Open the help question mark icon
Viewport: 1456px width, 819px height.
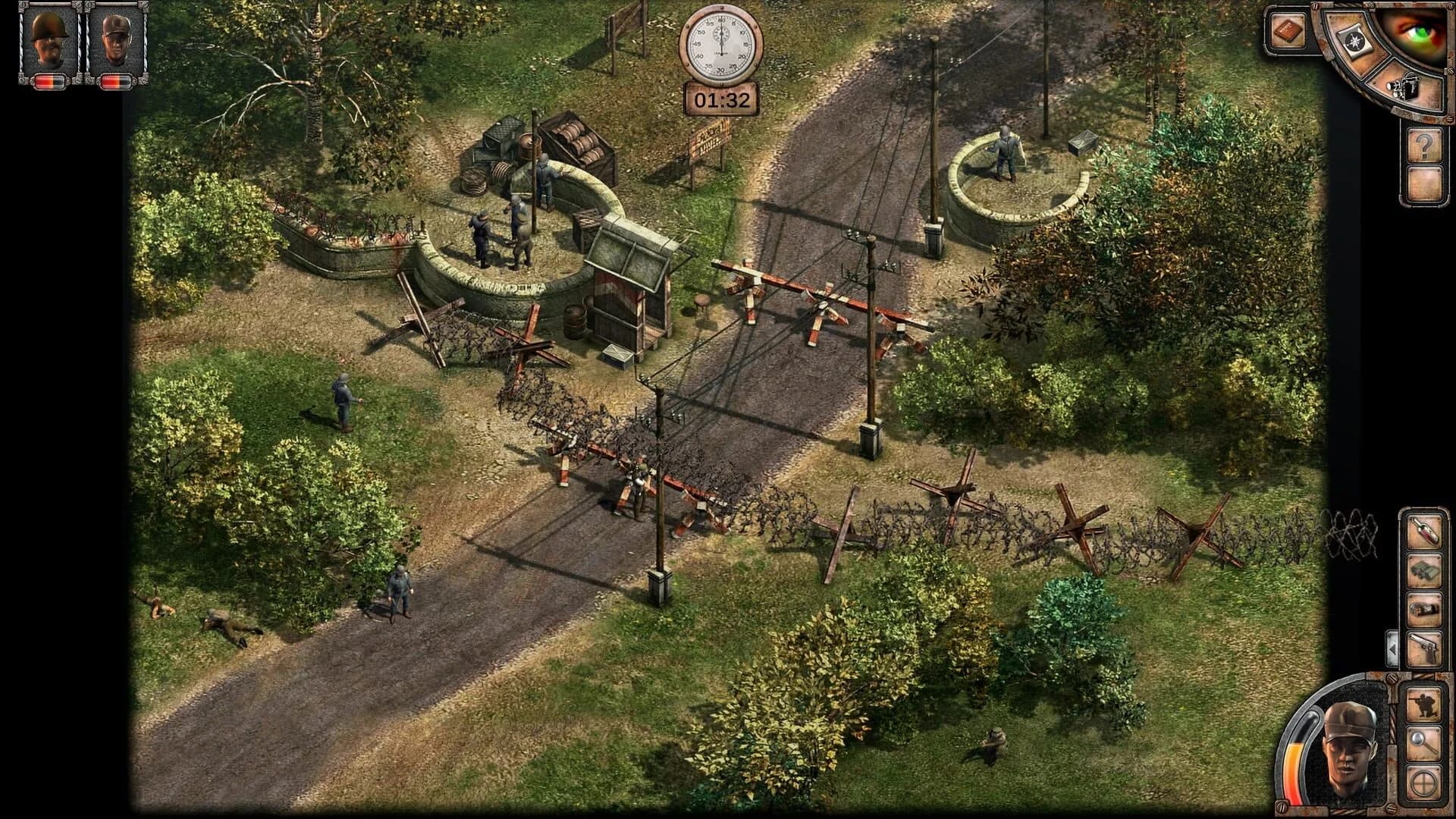pos(1425,146)
